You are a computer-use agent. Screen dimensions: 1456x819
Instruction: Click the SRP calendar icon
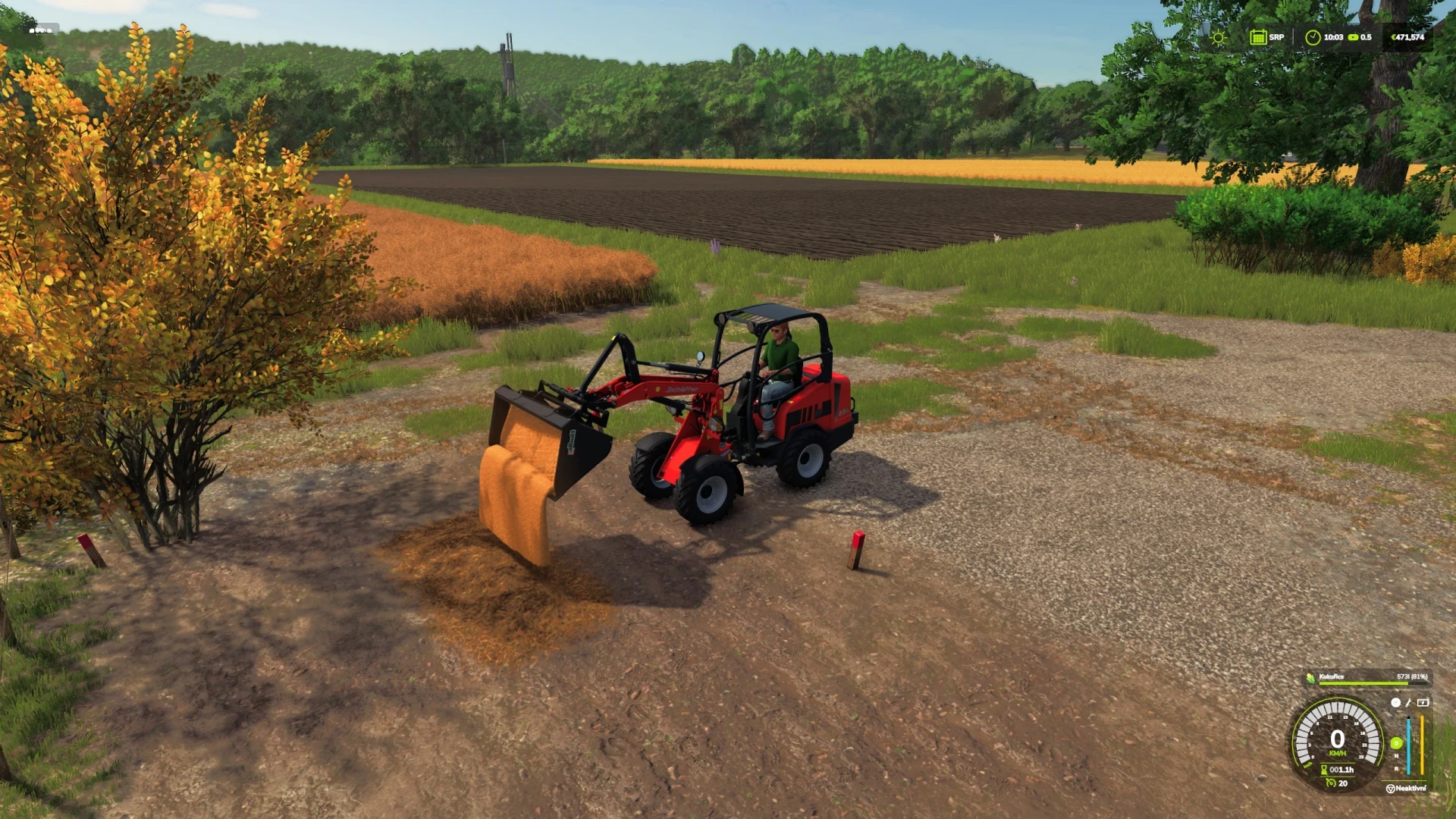click(x=1259, y=36)
